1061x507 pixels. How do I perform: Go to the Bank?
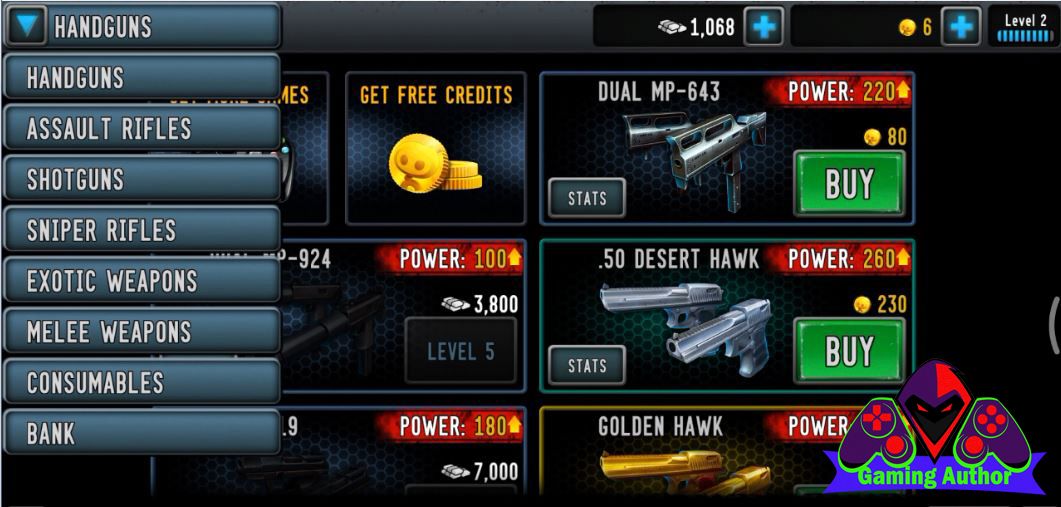click(x=141, y=434)
